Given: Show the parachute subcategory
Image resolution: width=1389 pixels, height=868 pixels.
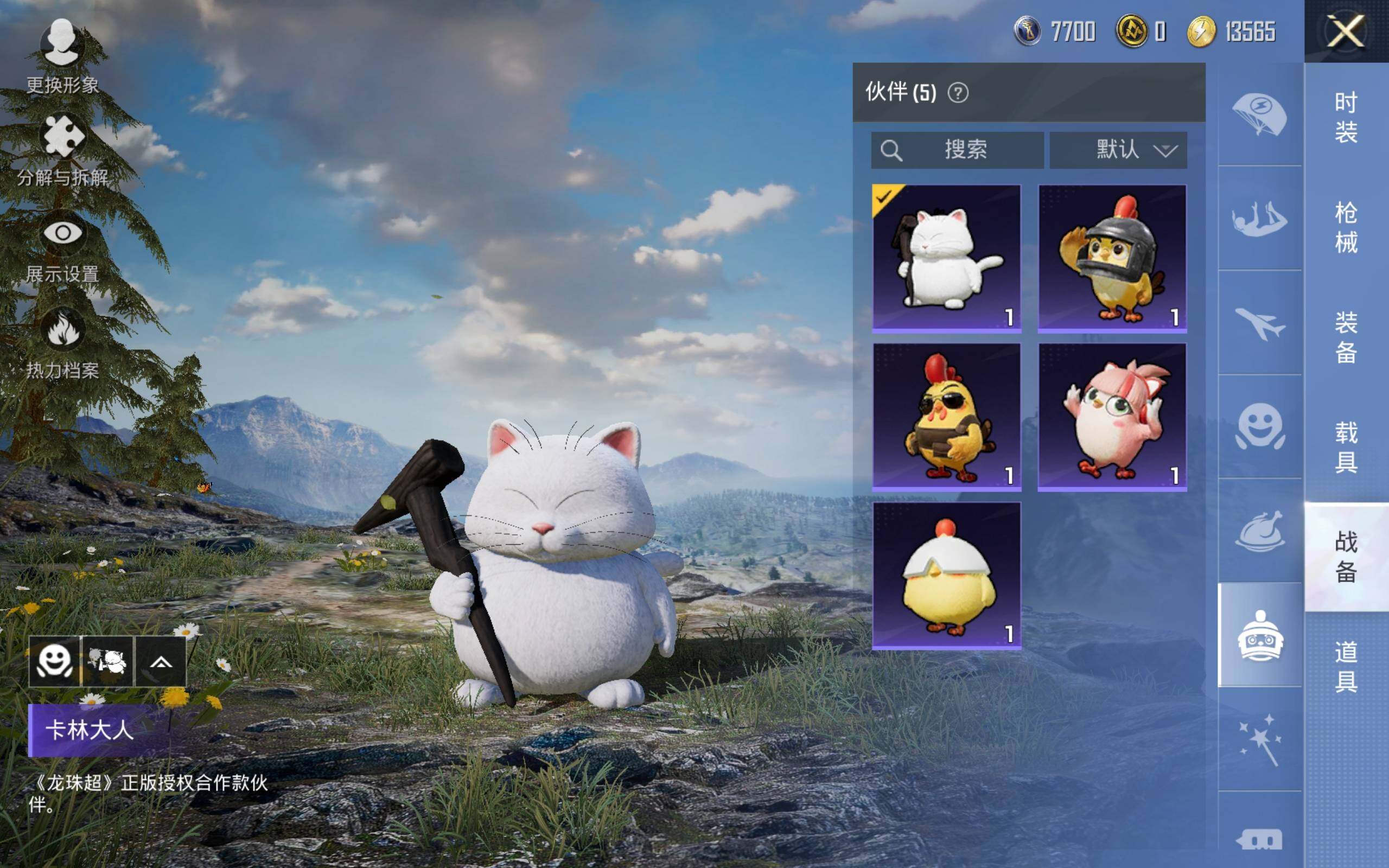Looking at the screenshot, I should tap(1259, 114).
